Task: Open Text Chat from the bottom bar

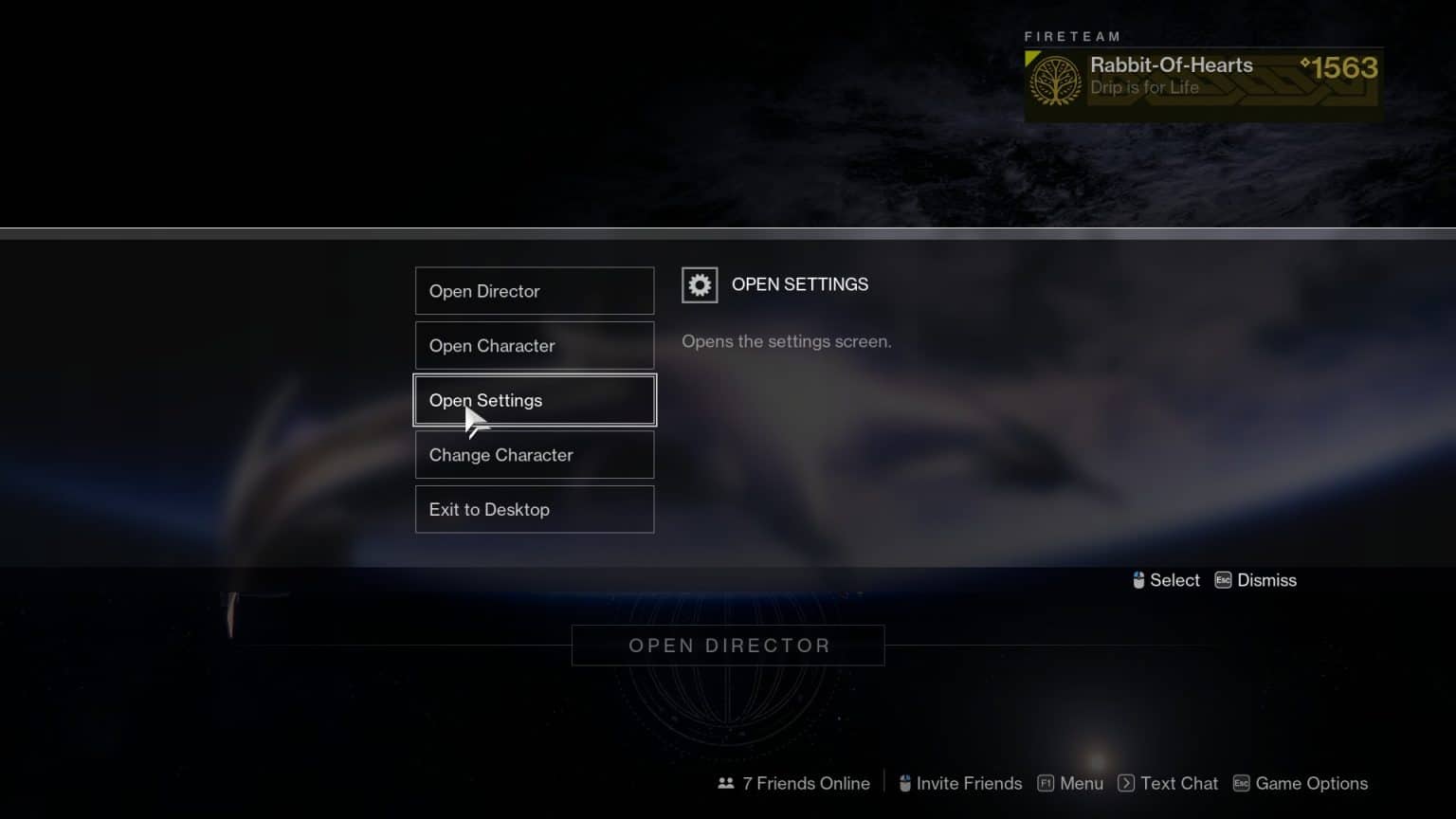Action: click(1178, 783)
